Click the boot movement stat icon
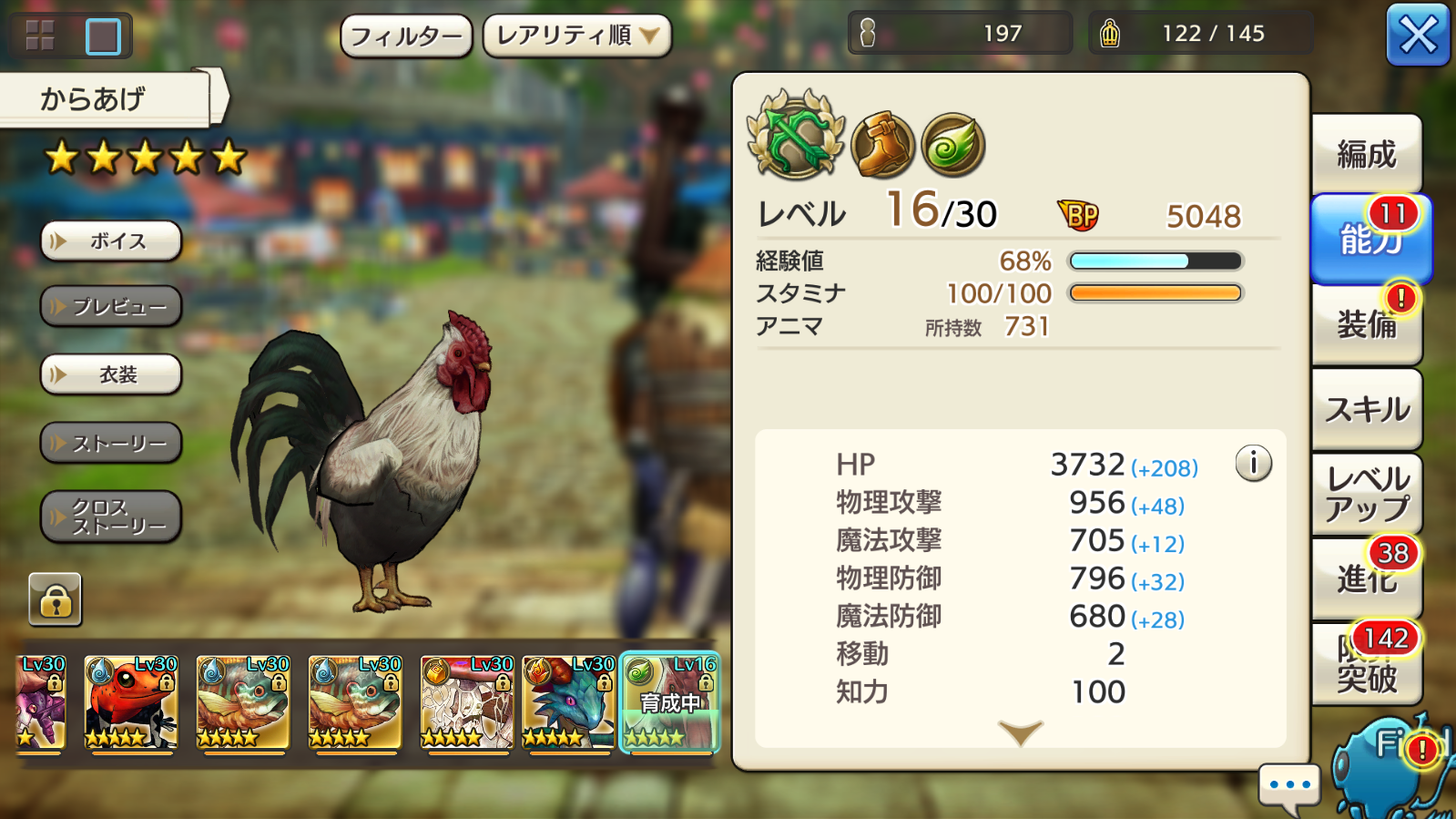The image size is (1456, 819). point(881,144)
